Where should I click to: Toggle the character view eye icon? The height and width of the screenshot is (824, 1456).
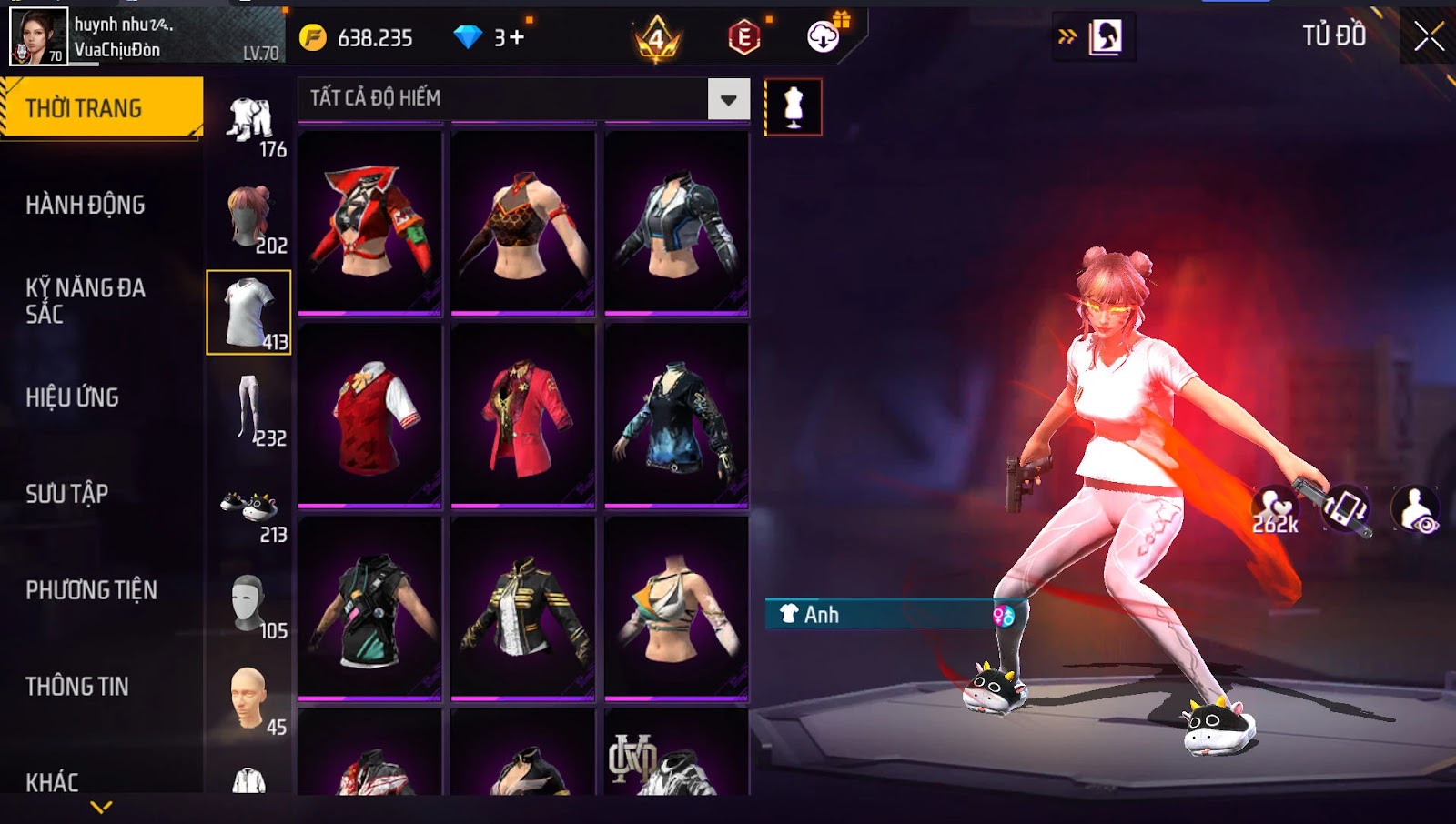click(x=1415, y=510)
